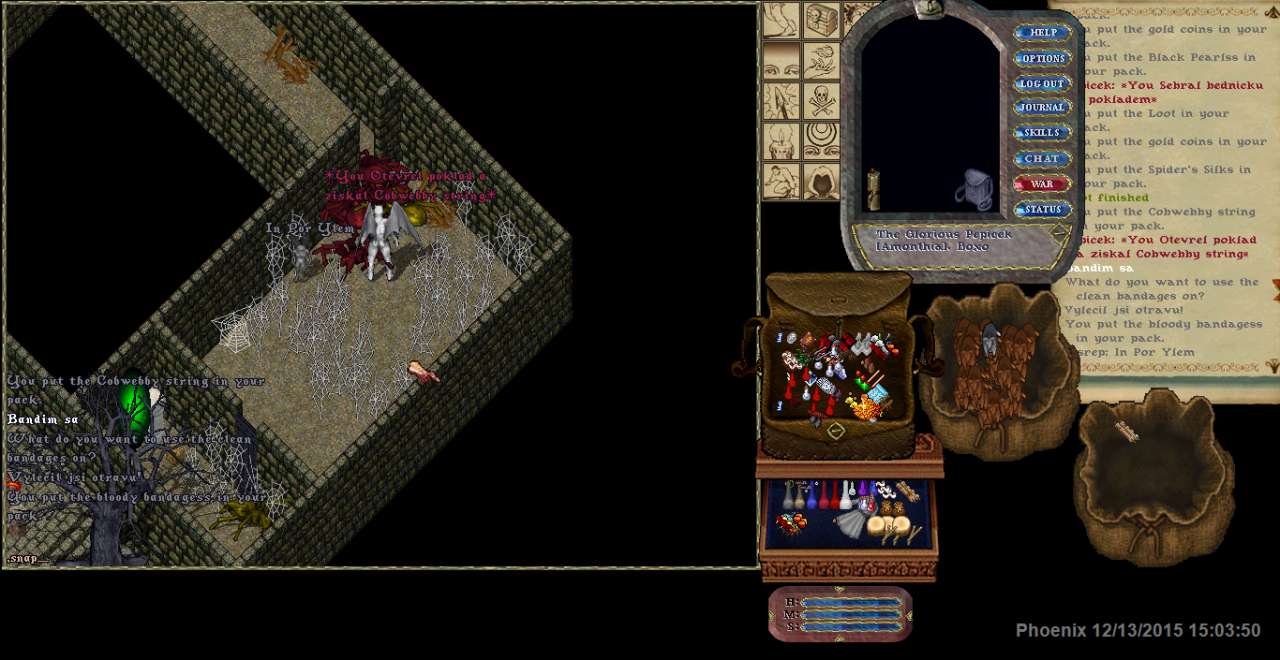Image resolution: width=1280 pixels, height=660 pixels.
Task: Pick the grey helmet in the fur bag
Action: coord(989,339)
